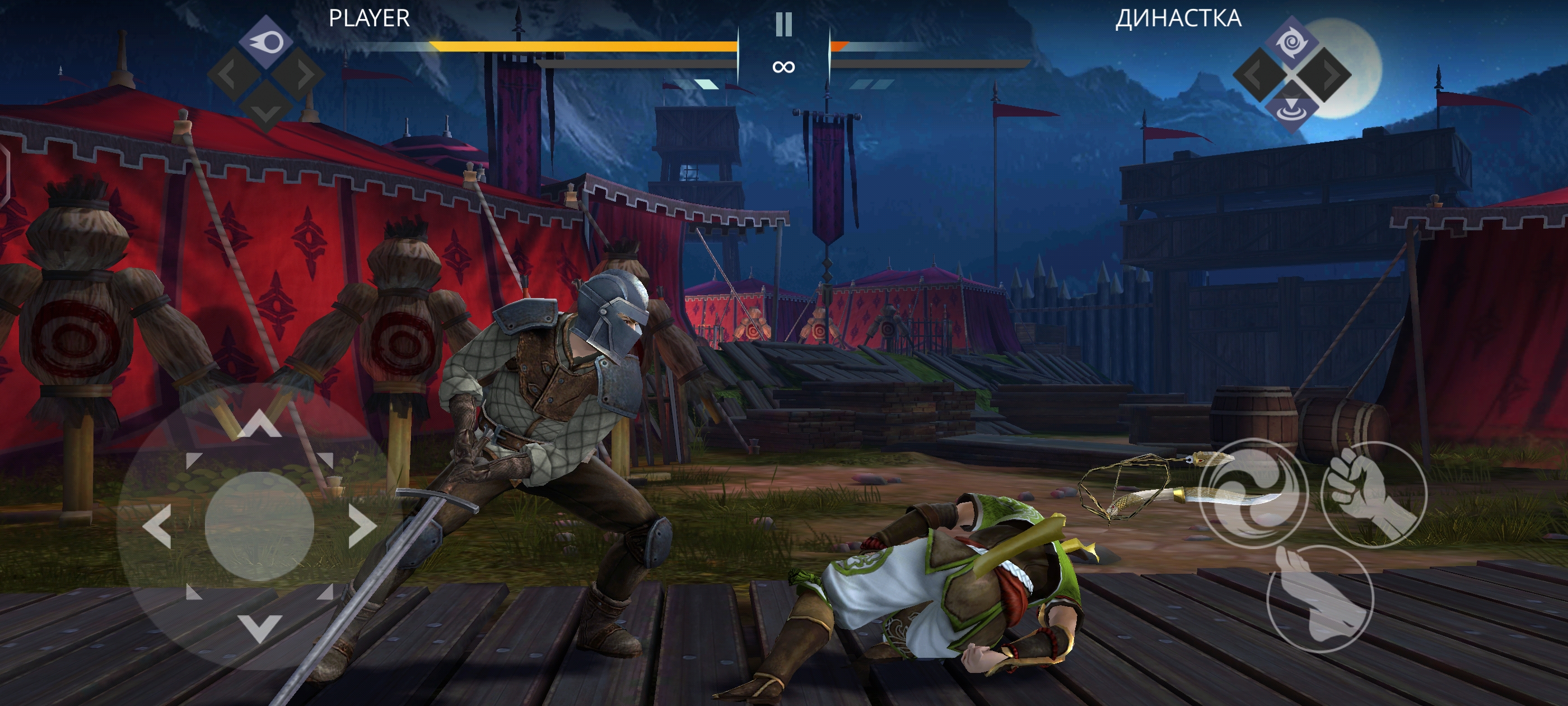Tap the joystick's right arrow
This screenshot has width=1568, height=706.
click(x=362, y=526)
